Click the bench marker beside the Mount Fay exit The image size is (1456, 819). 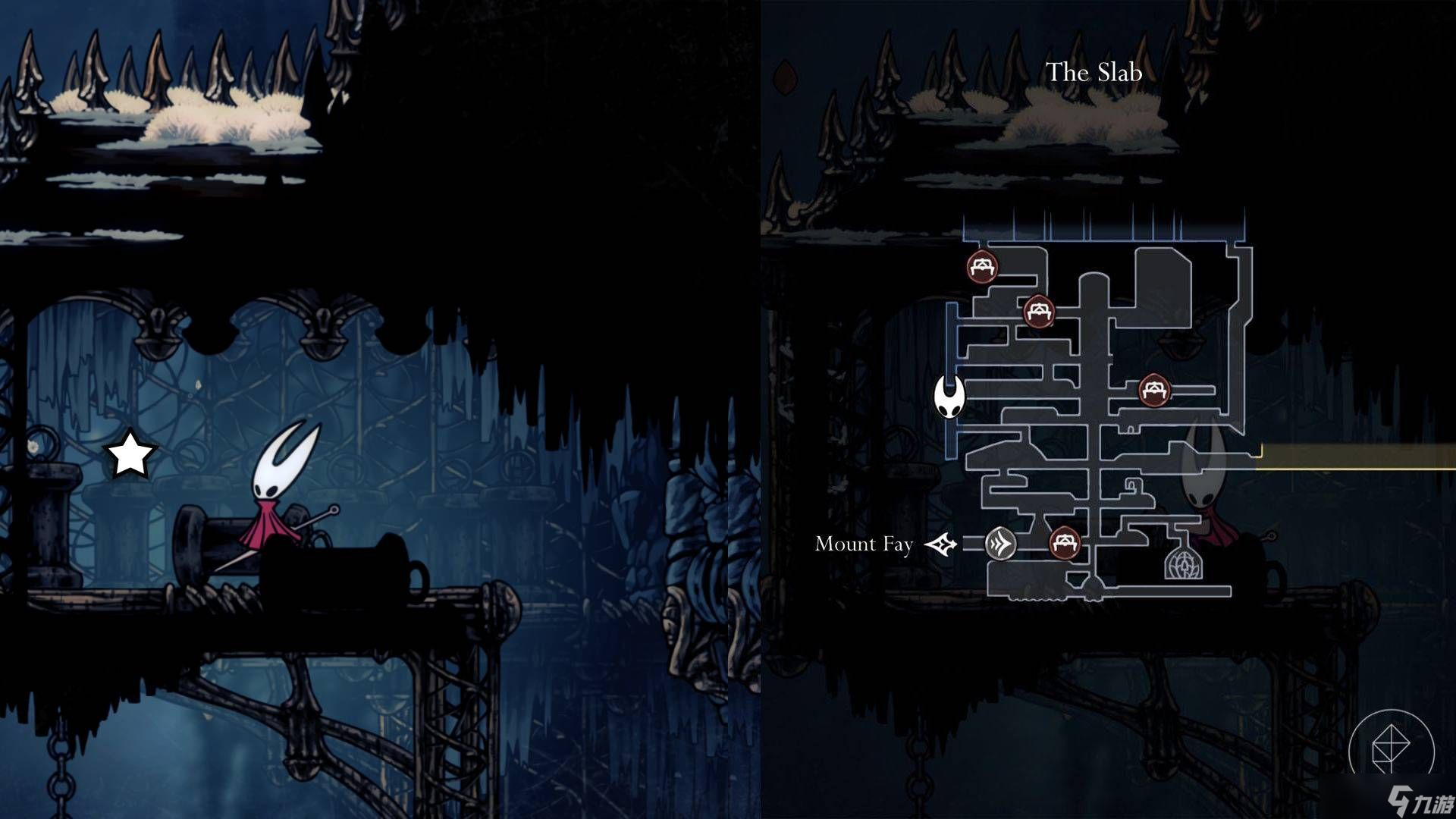point(1064,543)
